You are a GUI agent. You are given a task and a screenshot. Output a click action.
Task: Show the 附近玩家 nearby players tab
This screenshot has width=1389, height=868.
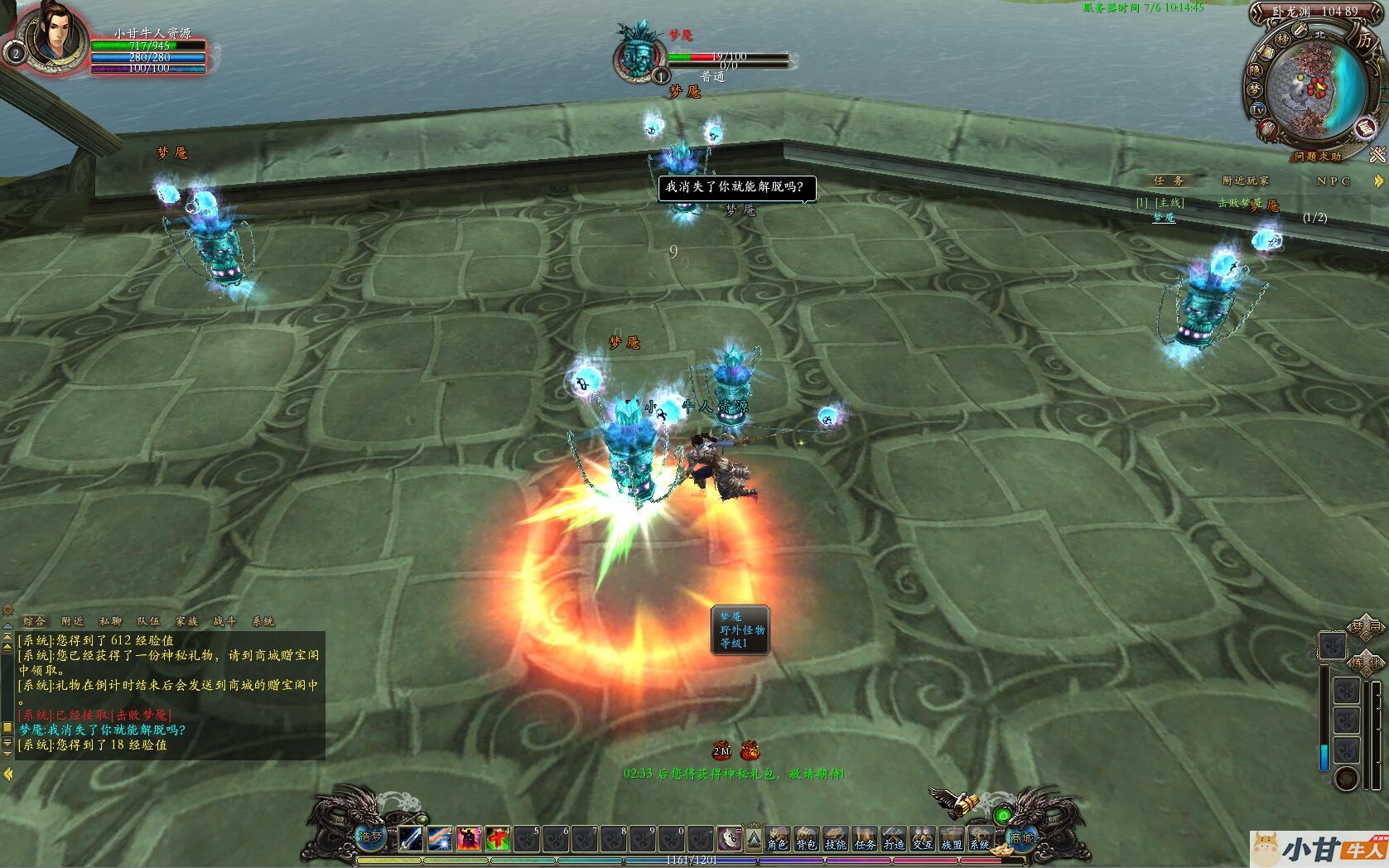[1245, 181]
